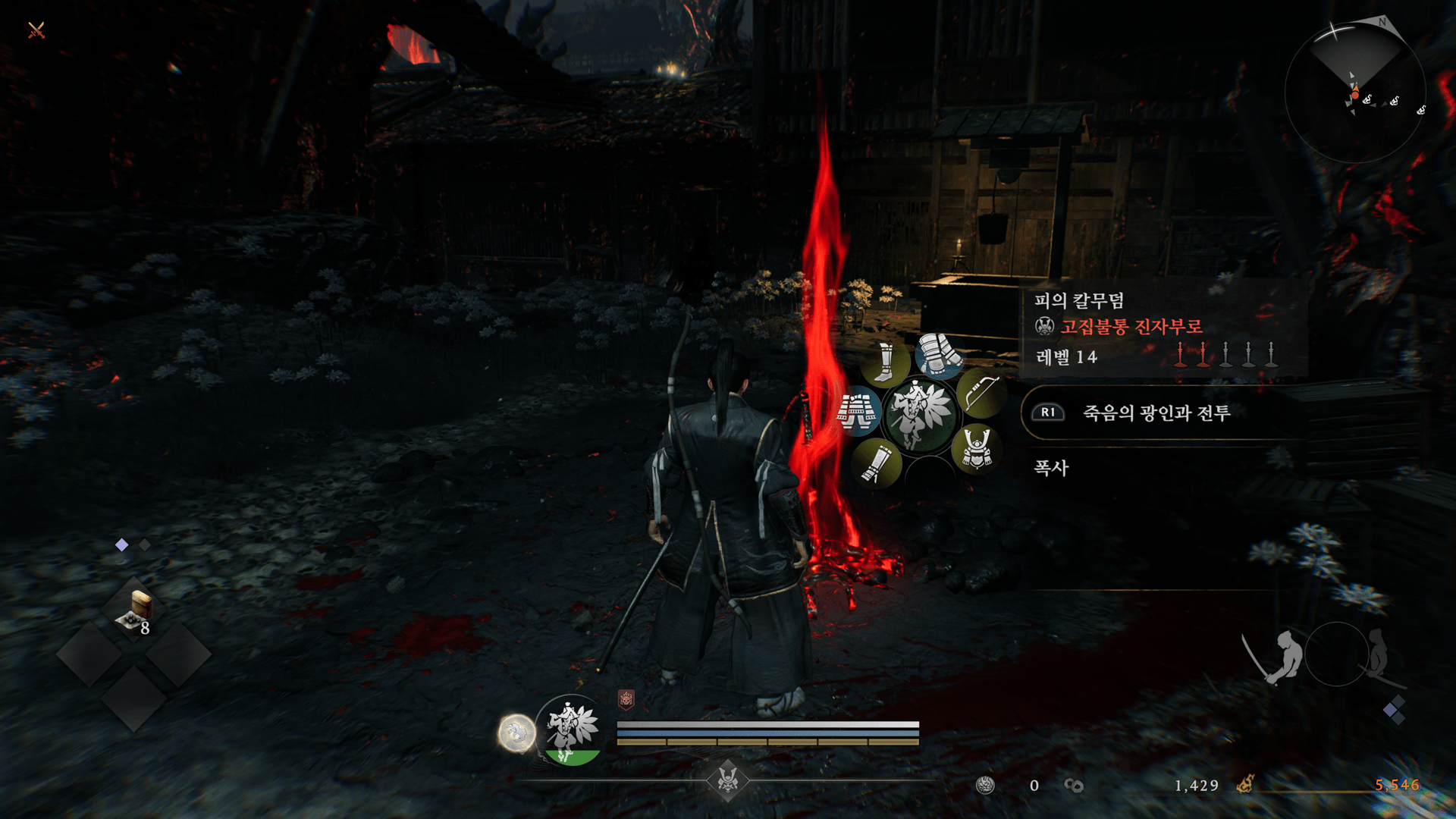The height and width of the screenshot is (819, 1456).
Task: Pick the kabuto helmet equipment icon
Action: click(977, 447)
